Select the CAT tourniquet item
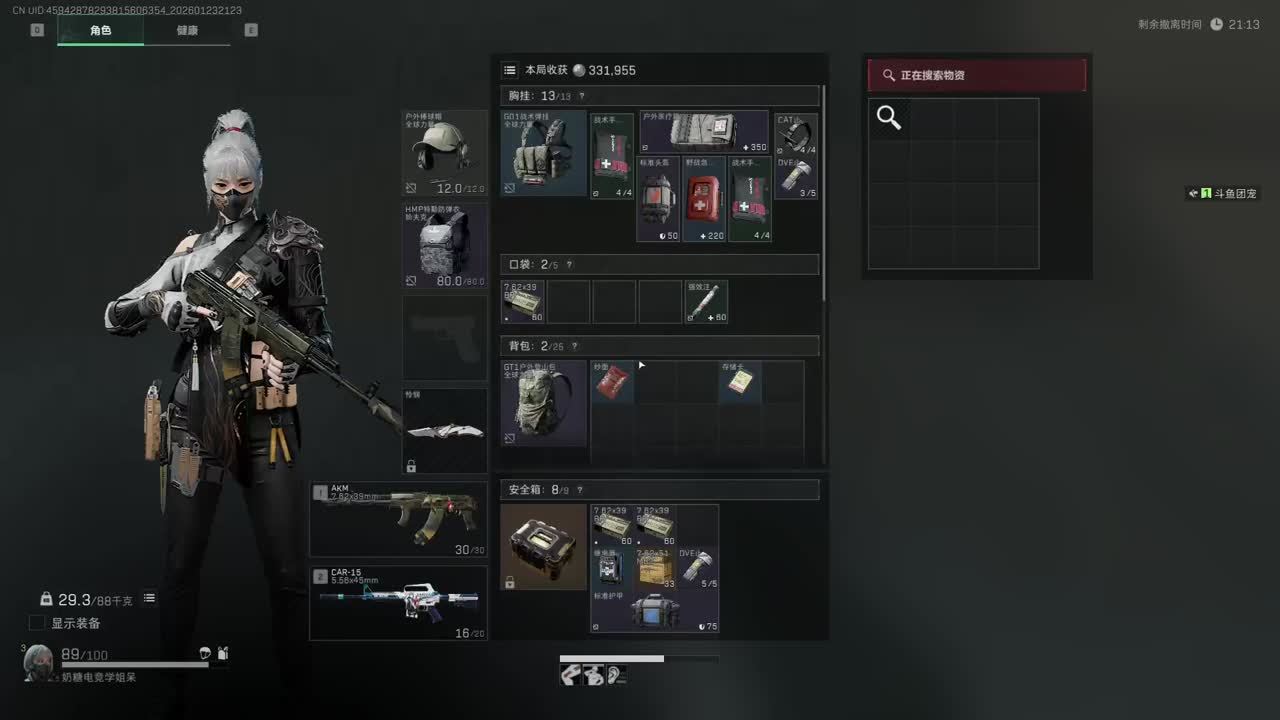Viewport: 1280px width, 720px height. tap(796, 133)
